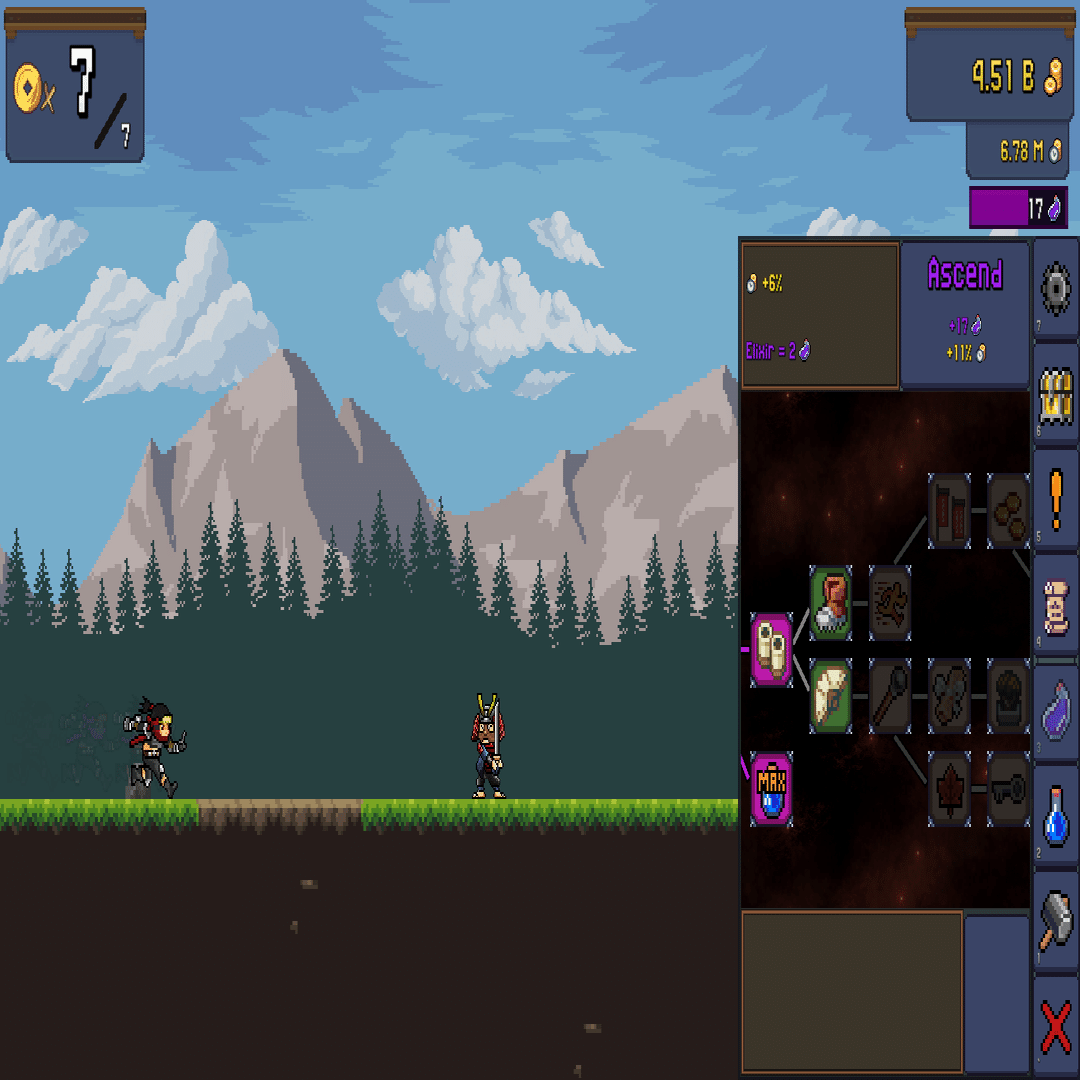Pick the locked three coins upgrade node

(1008, 511)
